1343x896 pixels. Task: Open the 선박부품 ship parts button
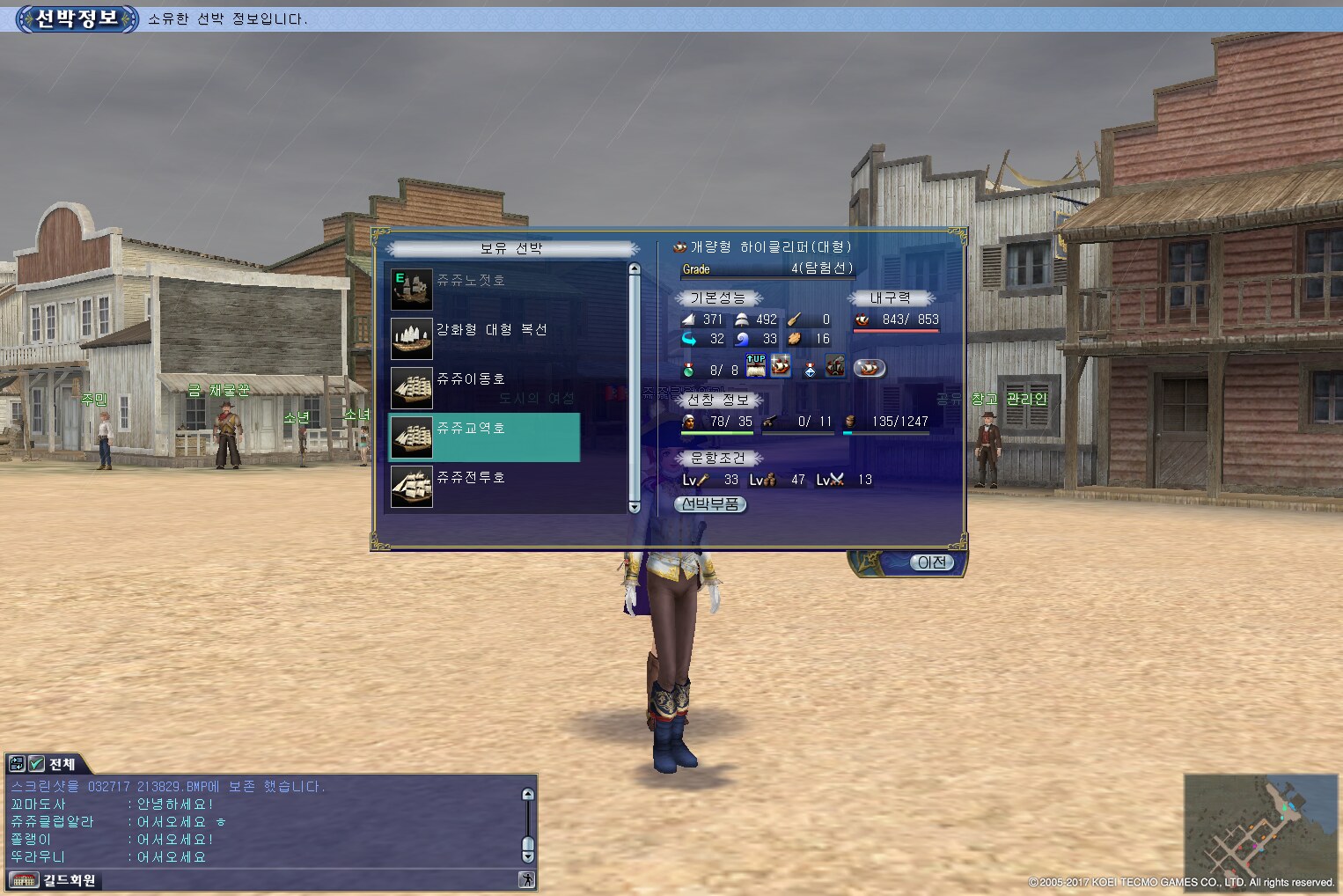click(710, 504)
